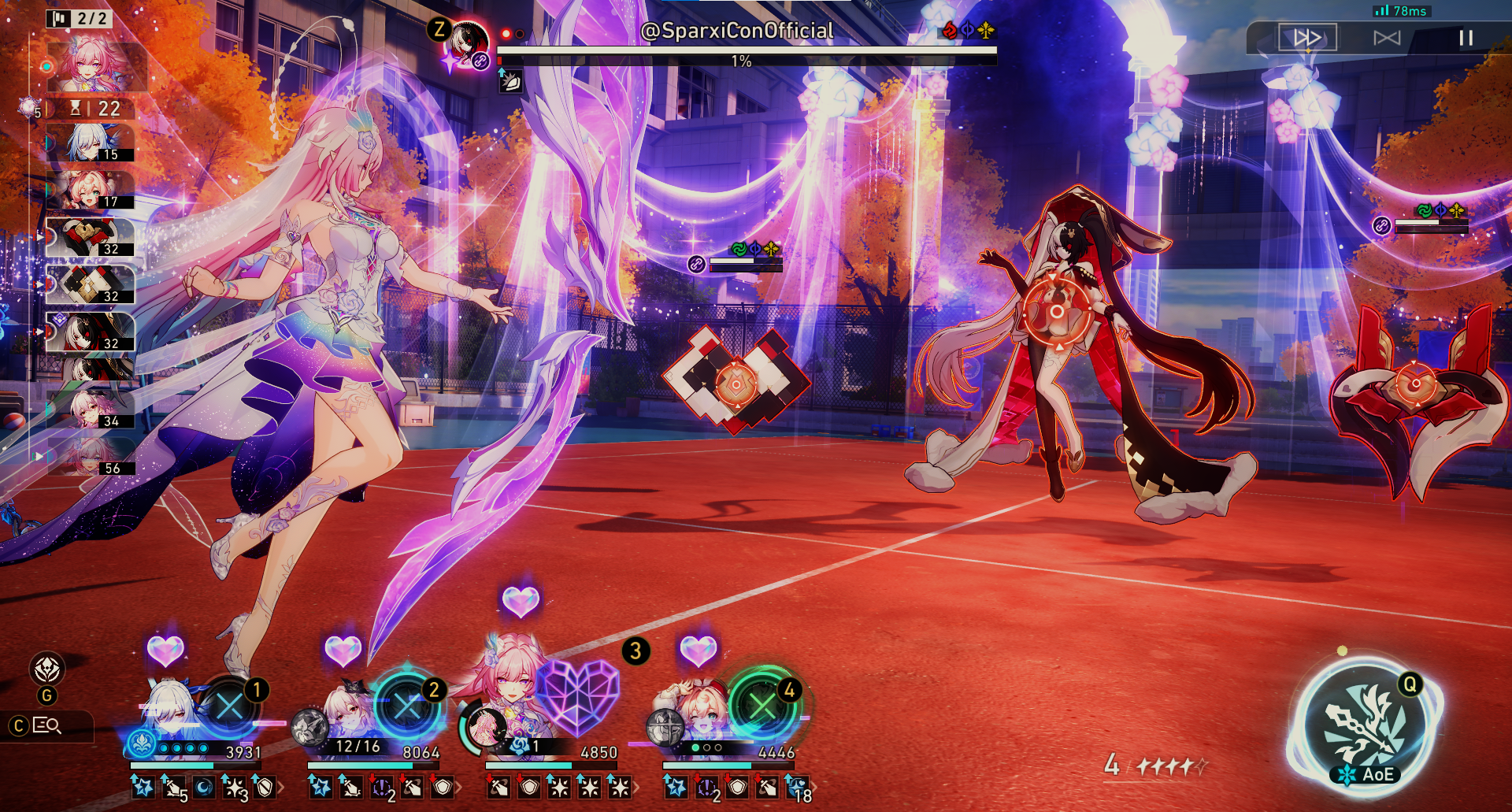Click the round emblem icon above G
Viewport: 1512px width, 812px height.
[x=47, y=669]
